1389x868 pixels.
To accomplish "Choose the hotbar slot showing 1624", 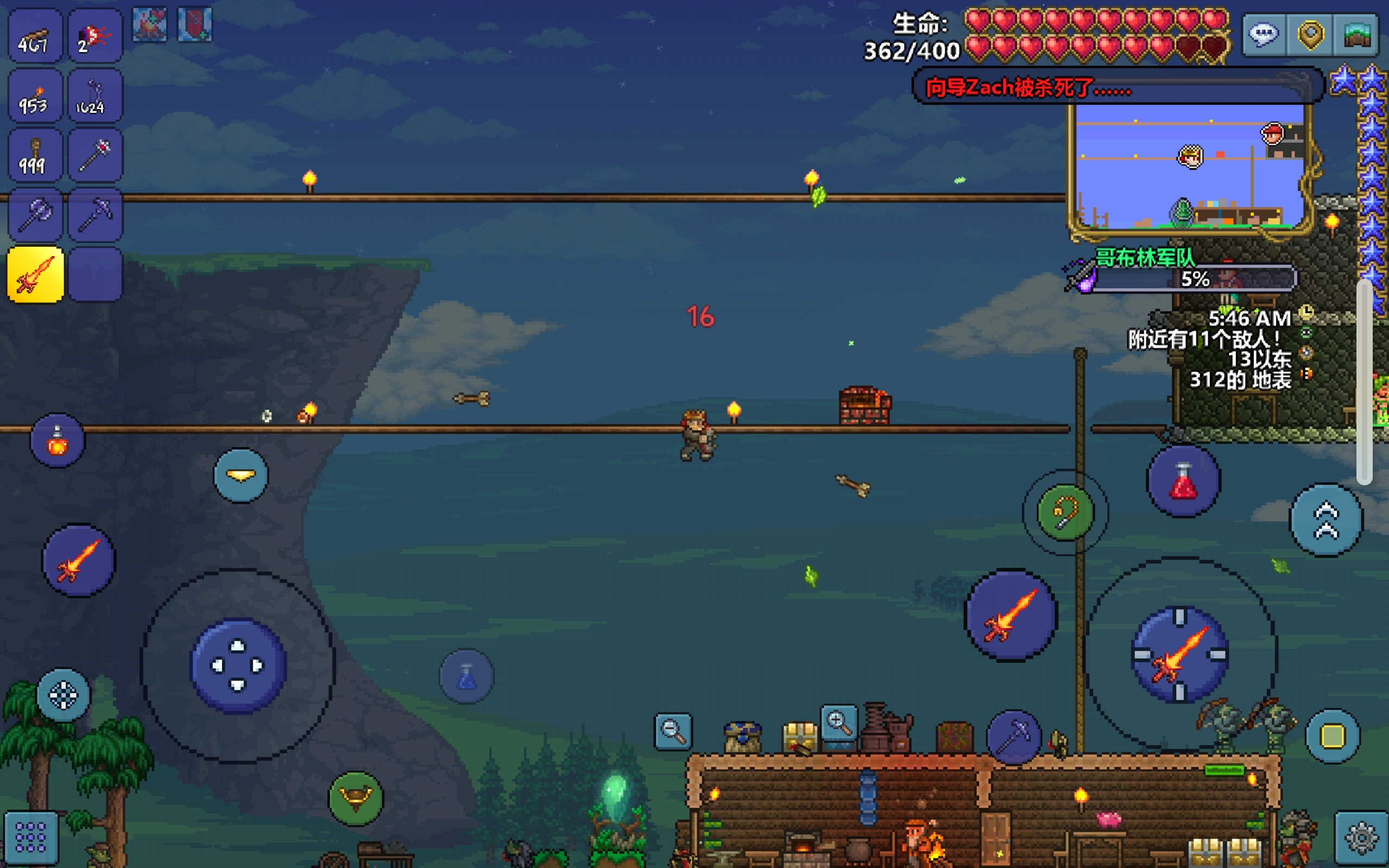I will [x=95, y=97].
